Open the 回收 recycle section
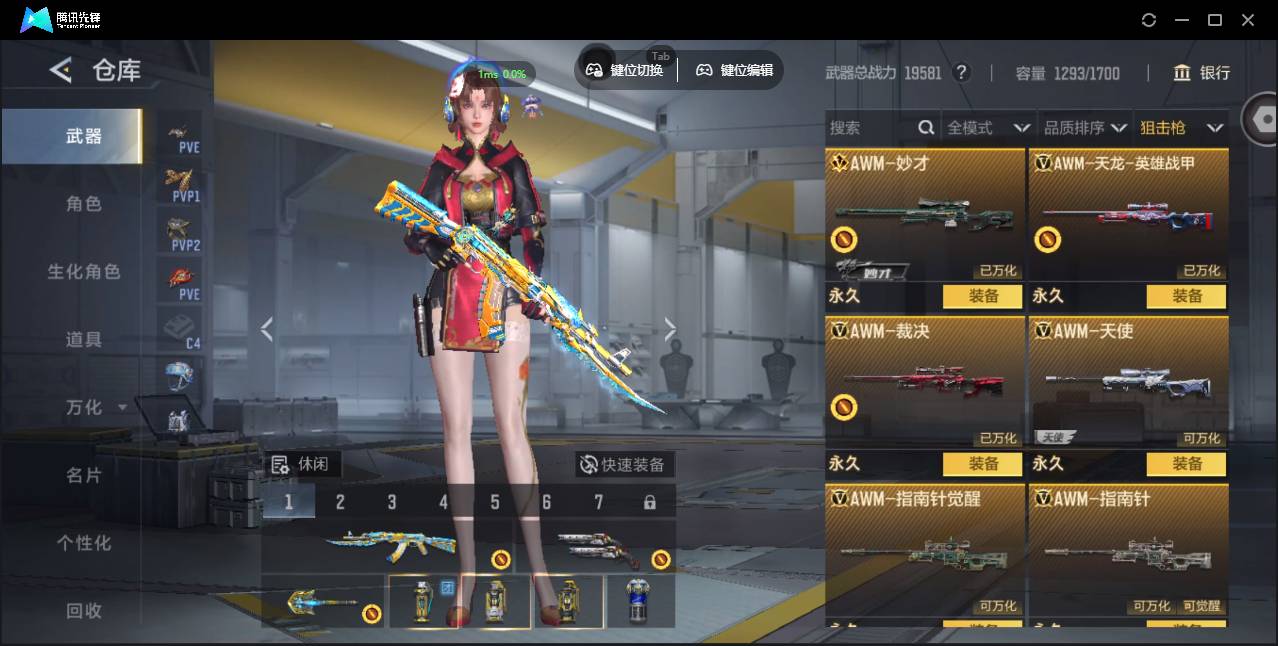Viewport: 1278px width, 646px height. [84, 611]
